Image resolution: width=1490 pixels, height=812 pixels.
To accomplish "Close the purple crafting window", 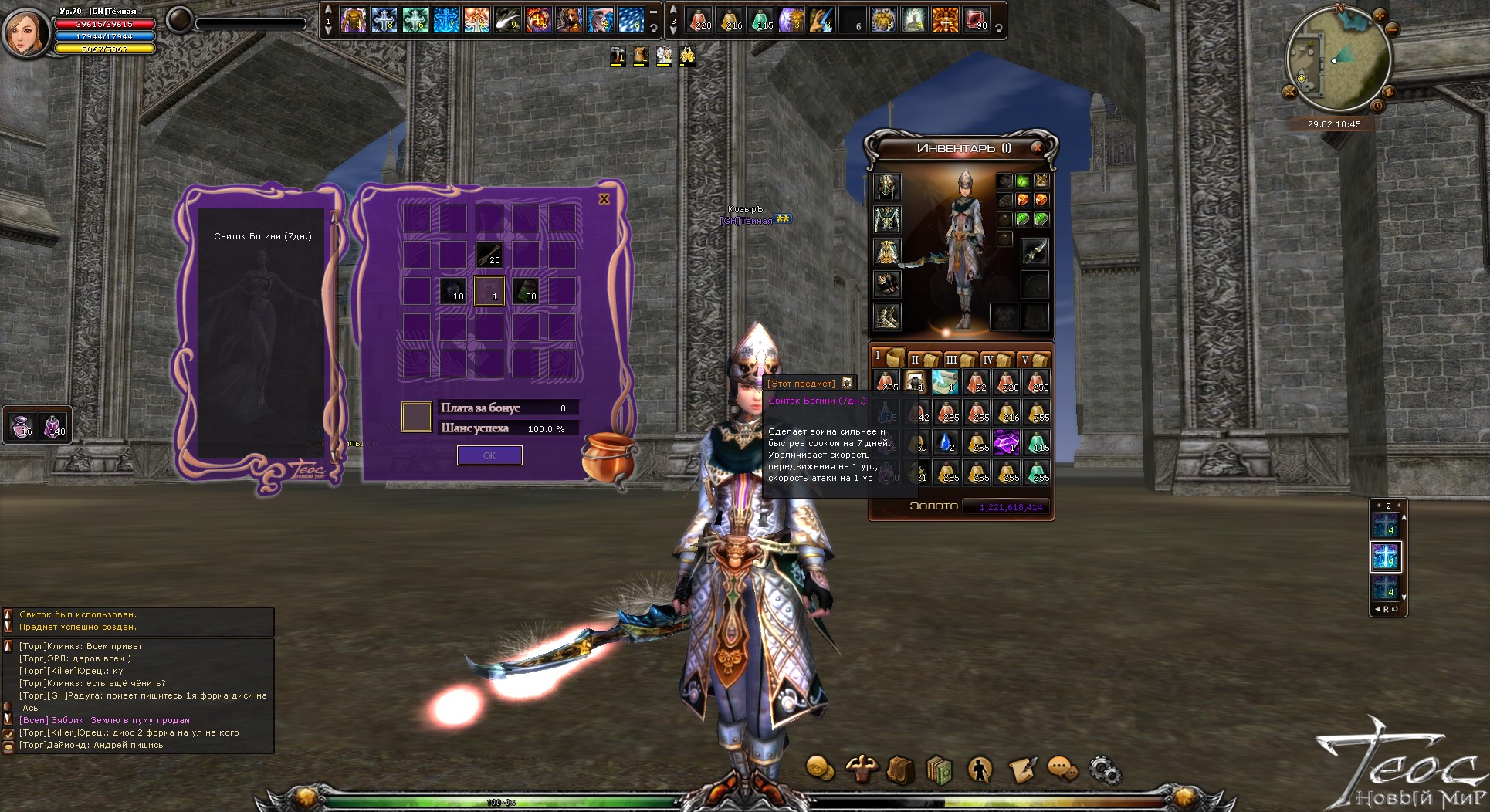I will click(x=604, y=199).
